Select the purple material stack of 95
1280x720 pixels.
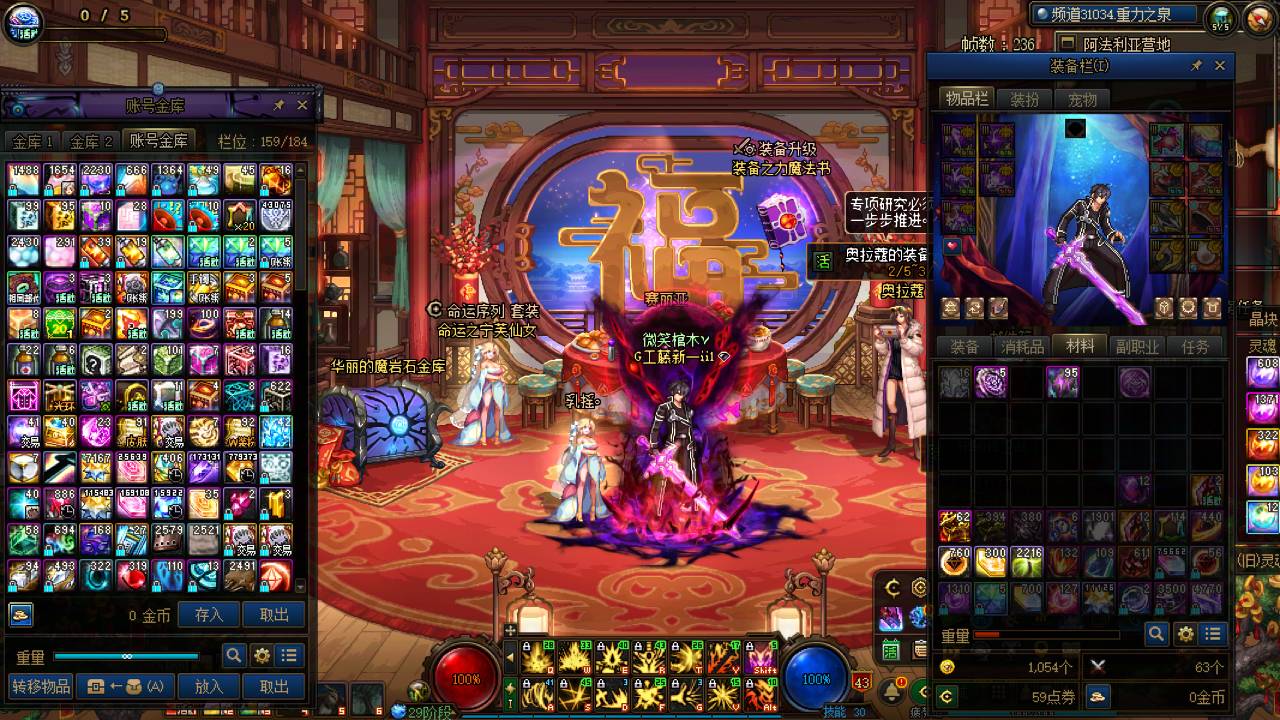(x=1062, y=382)
